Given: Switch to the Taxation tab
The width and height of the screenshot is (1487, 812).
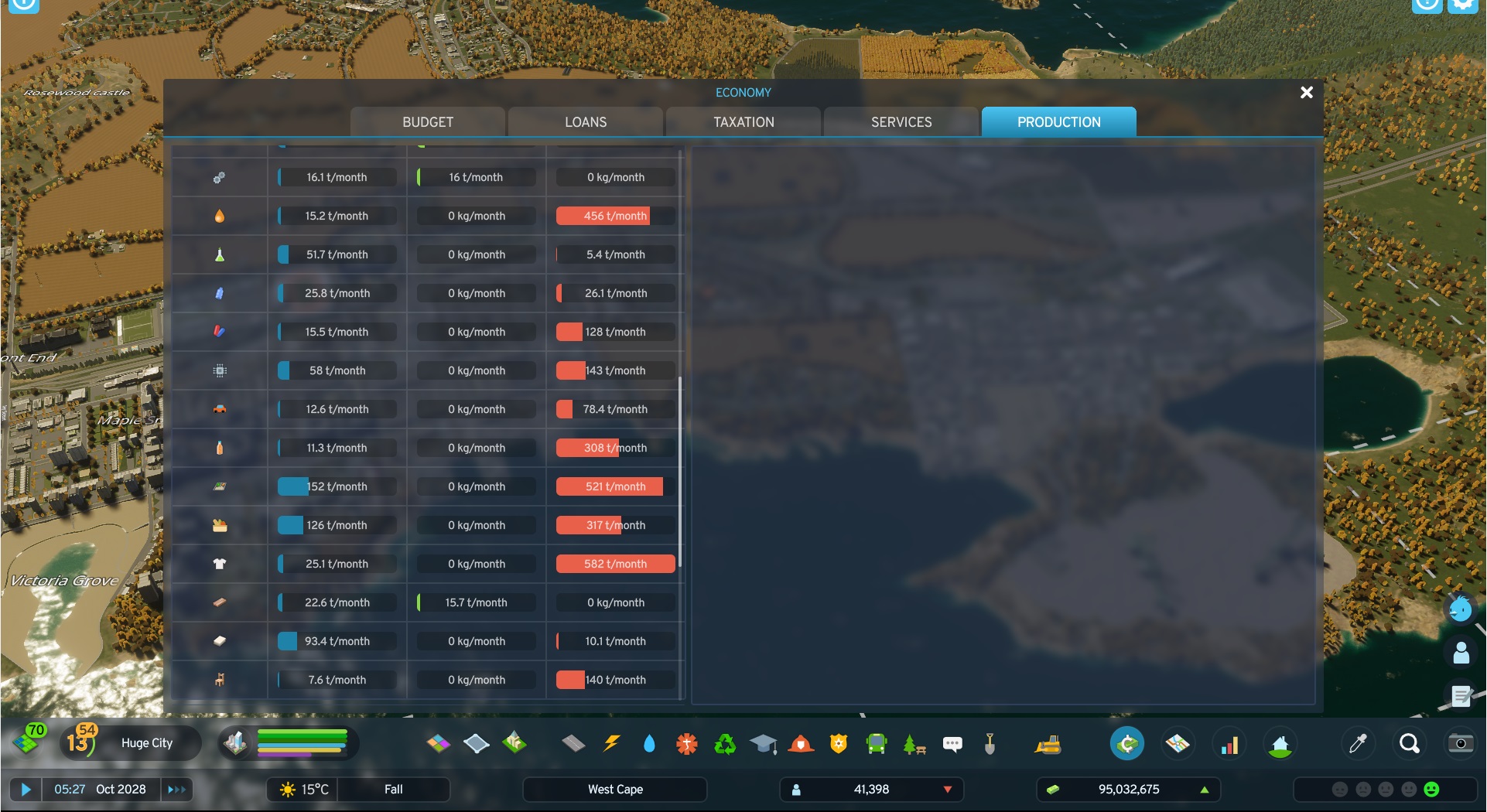Looking at the screenshot, I should click(x=742, y=121).
